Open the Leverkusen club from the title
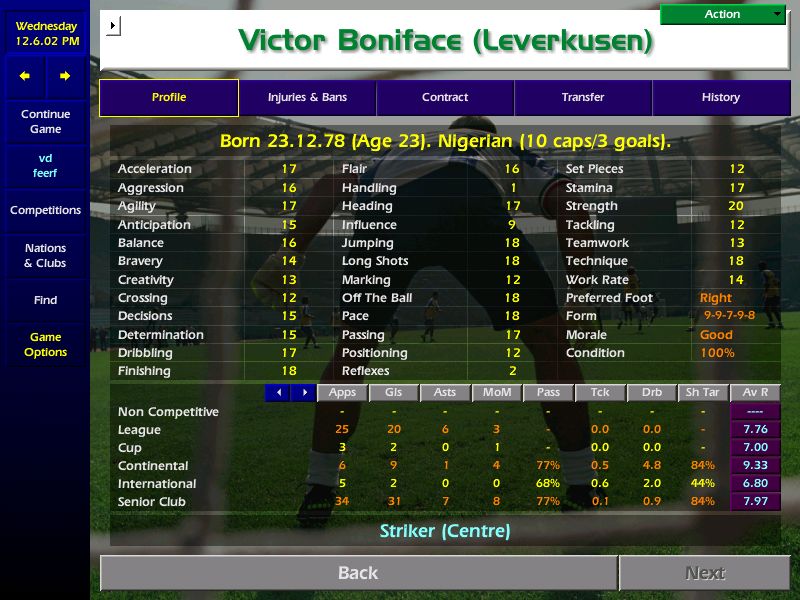This screenshot has width=800, height=600. 563,42
